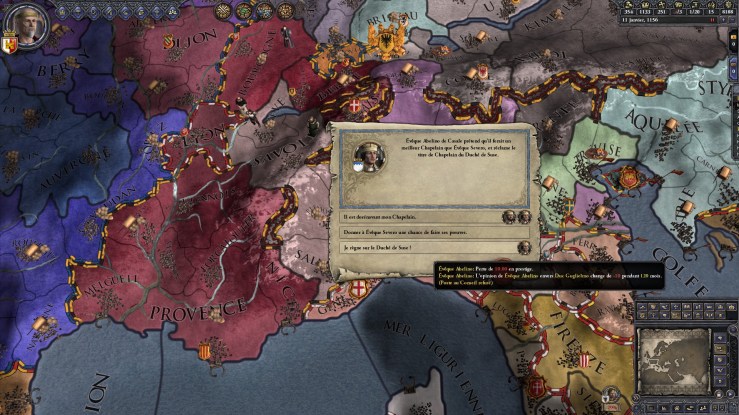Open the ruler portrait in the corner
The width and height of the screenshot is (739, 415).
(27, 23)
